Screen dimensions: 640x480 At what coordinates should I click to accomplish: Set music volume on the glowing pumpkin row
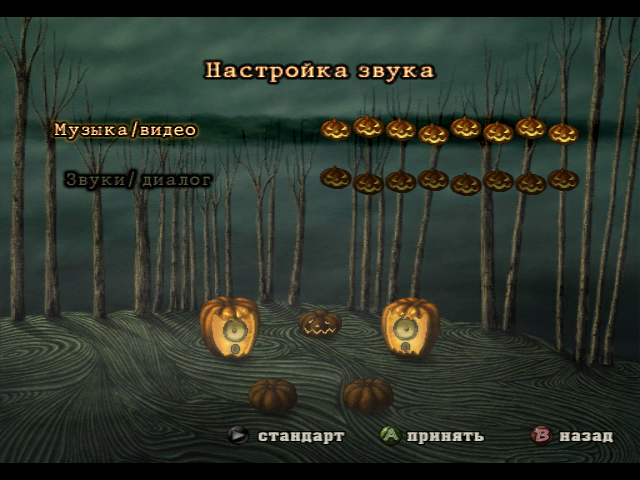pos(449,129)
